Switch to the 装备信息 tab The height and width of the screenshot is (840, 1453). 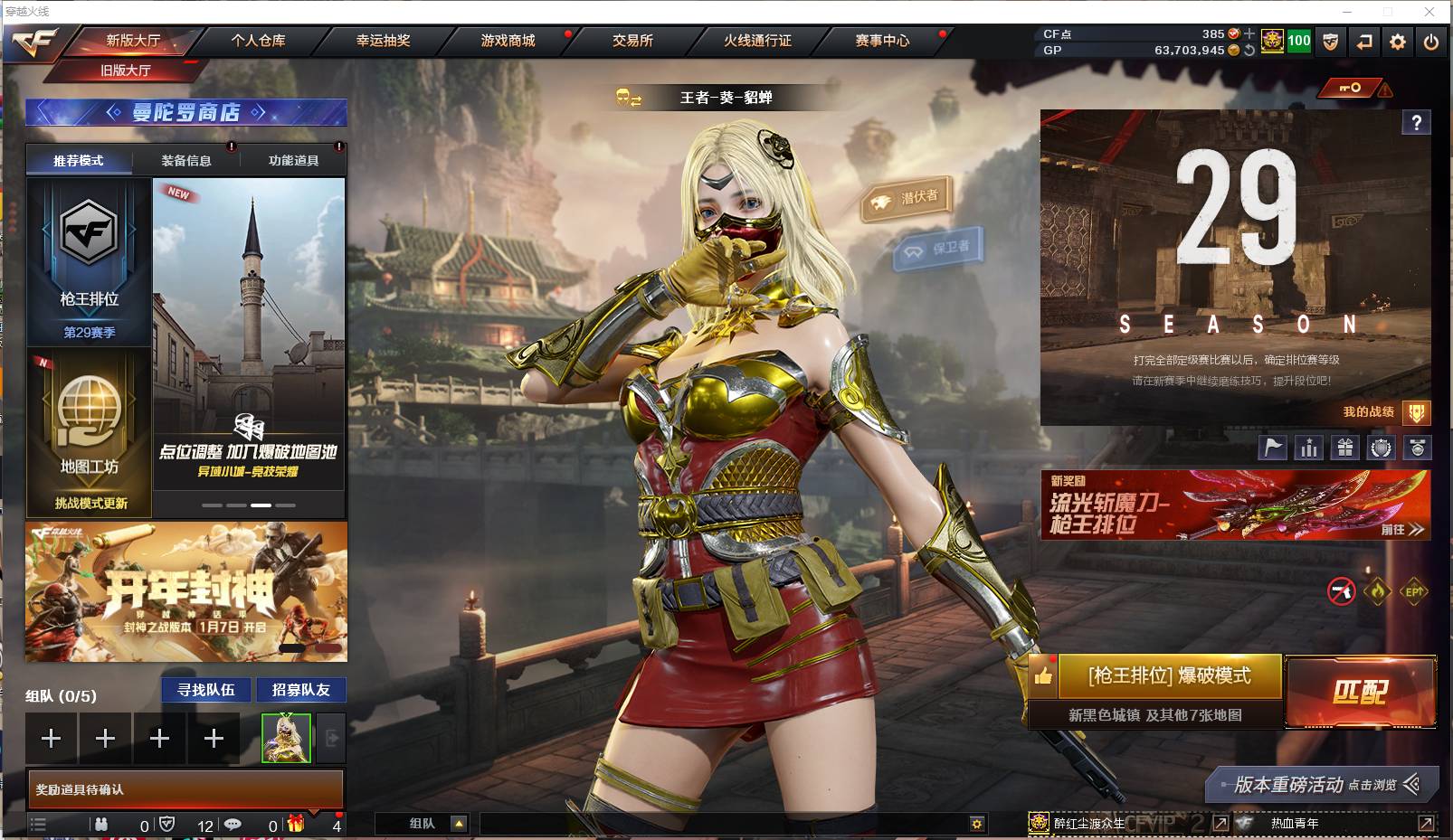187,160
